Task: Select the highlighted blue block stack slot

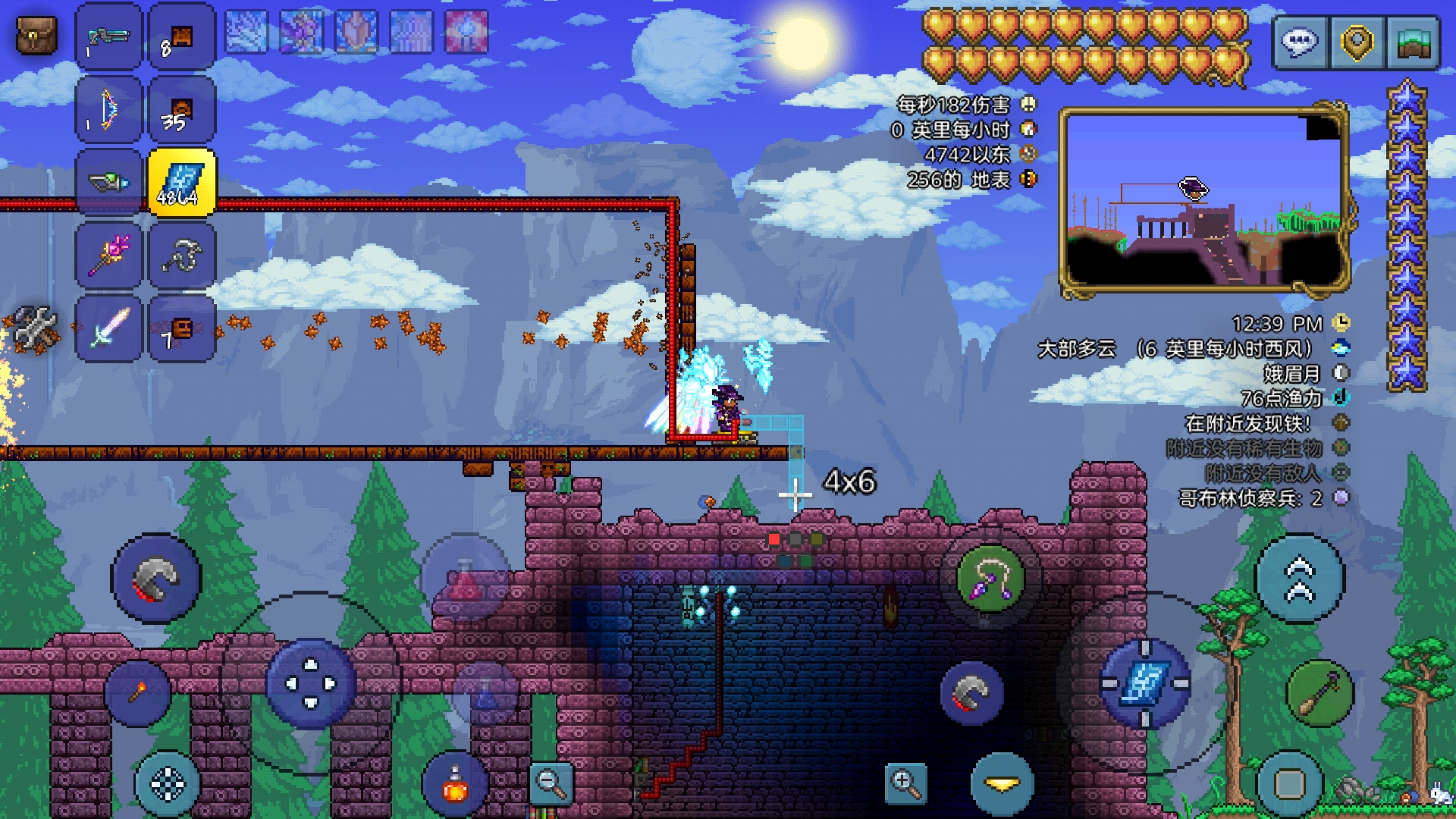Action: click(181, 183)
